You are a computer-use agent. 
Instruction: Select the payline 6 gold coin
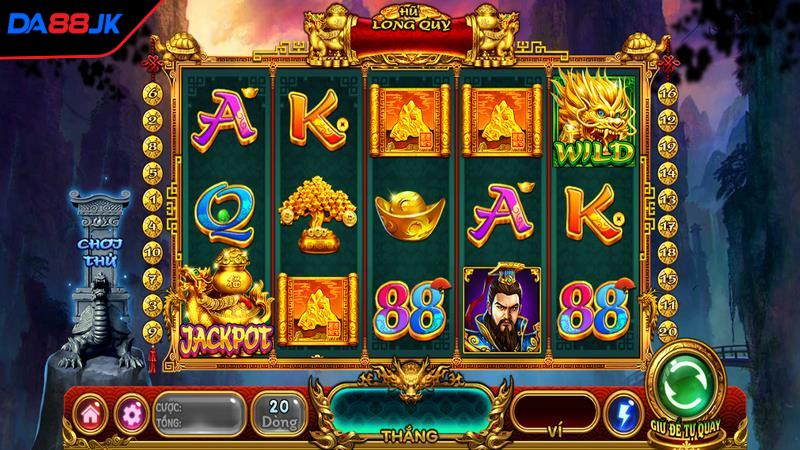pyautogui.click(x=156, y=92)
